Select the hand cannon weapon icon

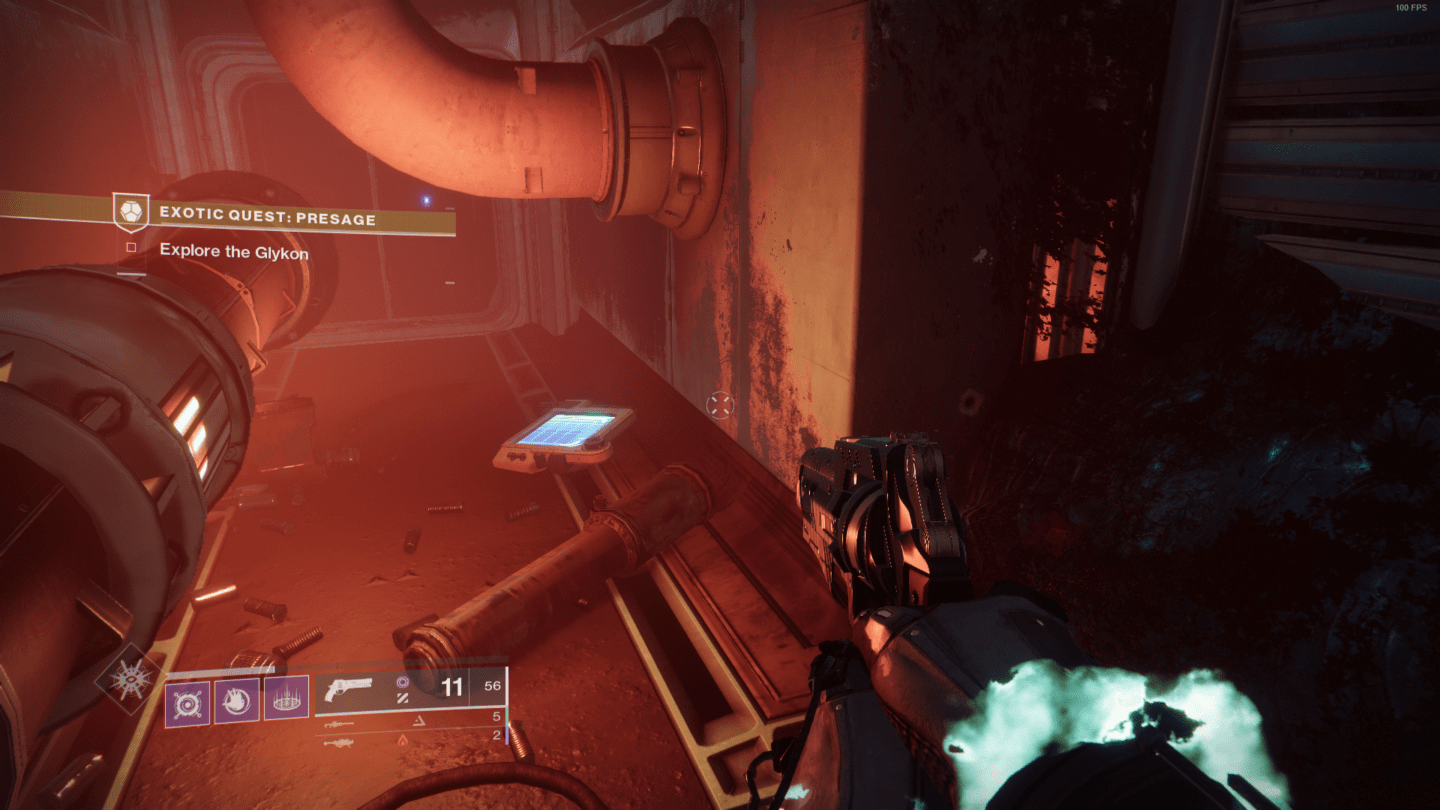coord(349,688)
